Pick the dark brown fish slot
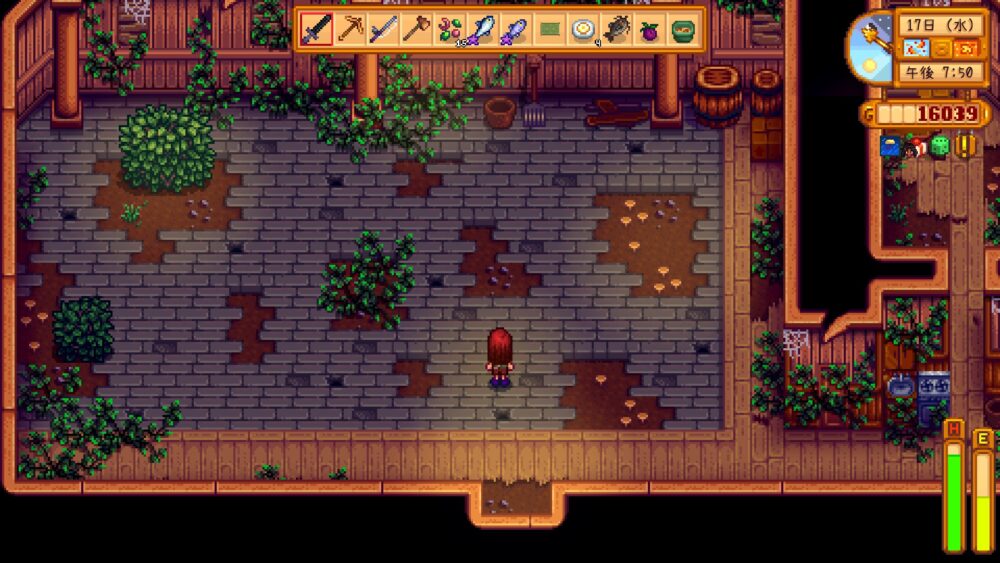The width and height of the screenshot is (1000, 563). (616, 29)
